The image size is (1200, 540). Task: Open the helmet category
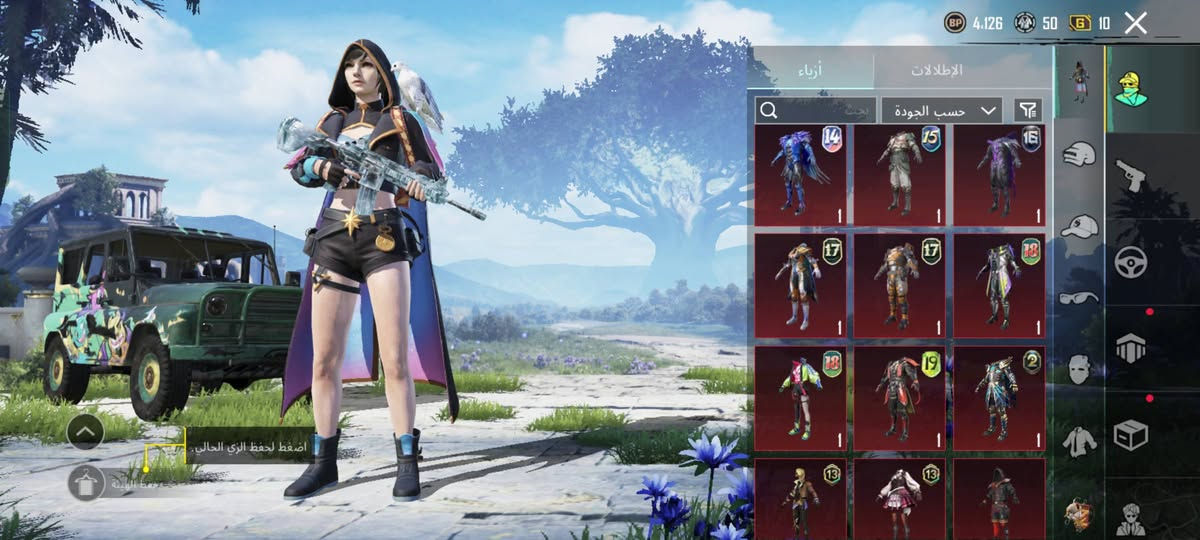1078,153
